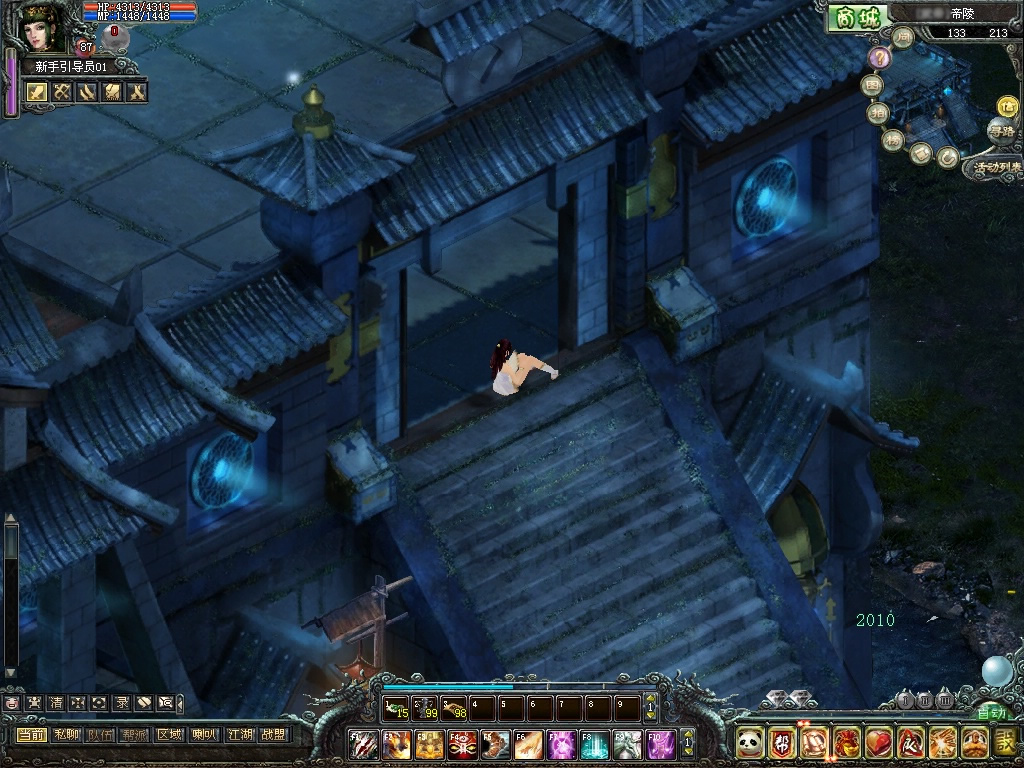
Task: Open the 寻路 pathfinding button
Action: [999, 131]
